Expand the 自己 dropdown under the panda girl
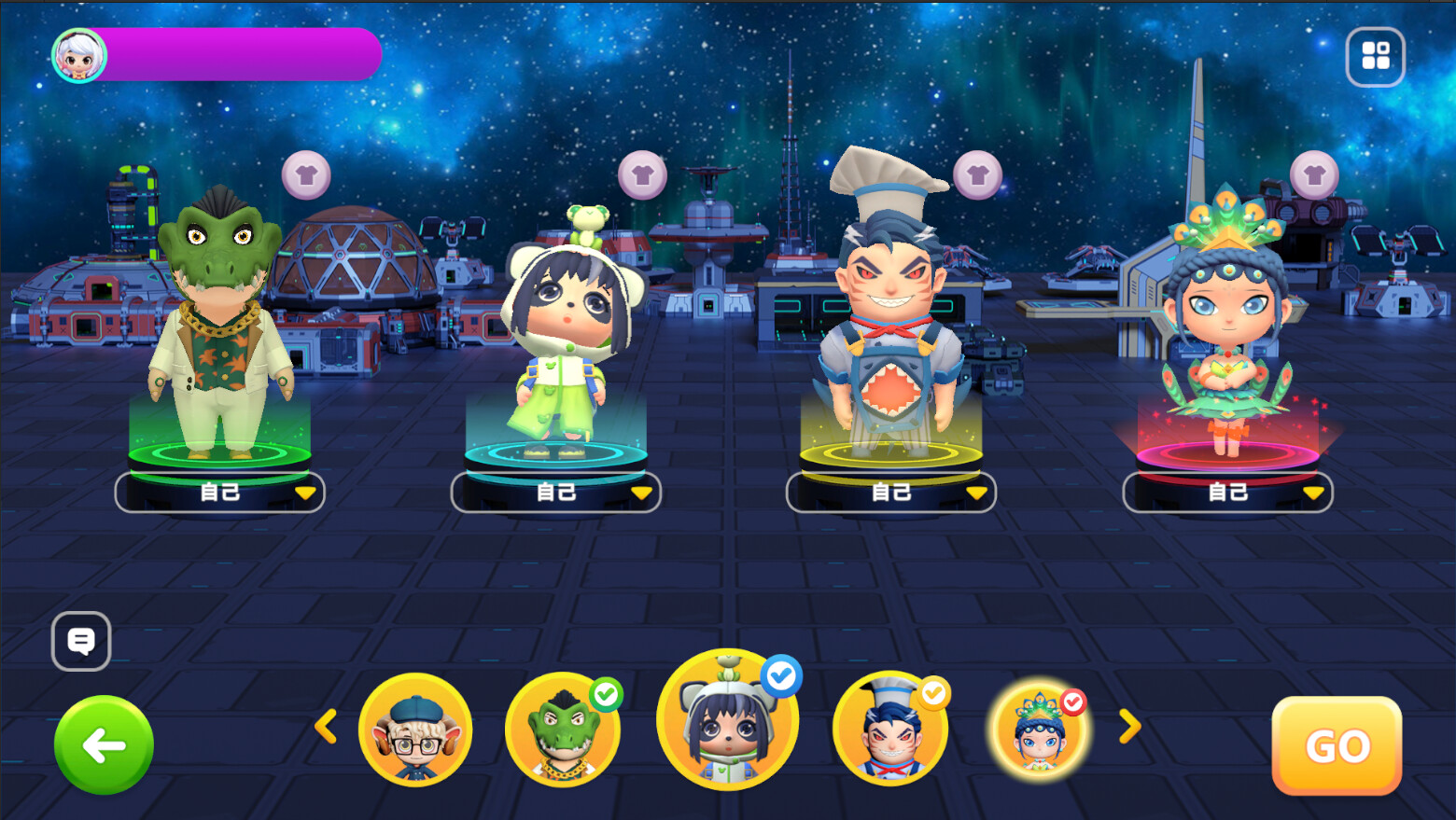Screen dimensions: 1456x820 point(642,493)
